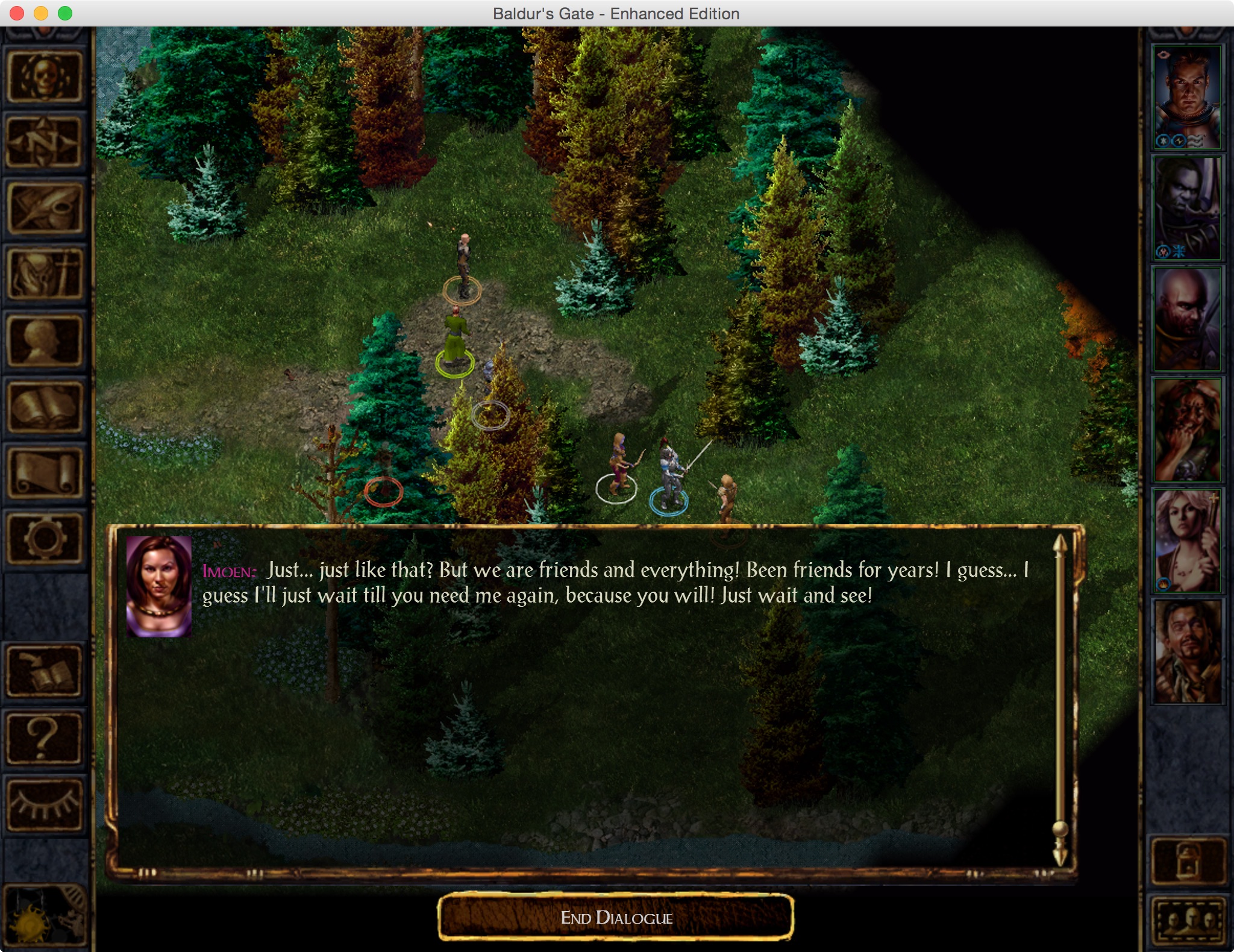Screen dimensions: 1234x952
Task: Toggle the padlock button below portraits
Action: [x=1187, y=860]
